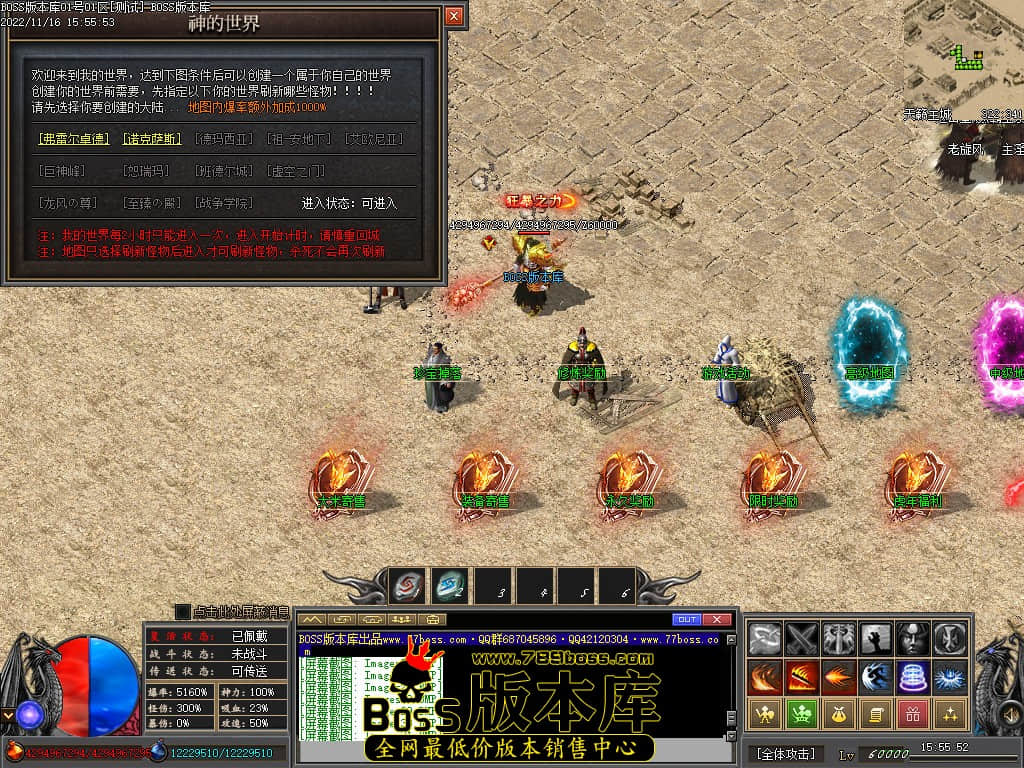The height and width of the screenshot is (768, 1024).
Task: Choose the 祖安地下 map option
Action: pyautogui.click(x=299, y=139)
